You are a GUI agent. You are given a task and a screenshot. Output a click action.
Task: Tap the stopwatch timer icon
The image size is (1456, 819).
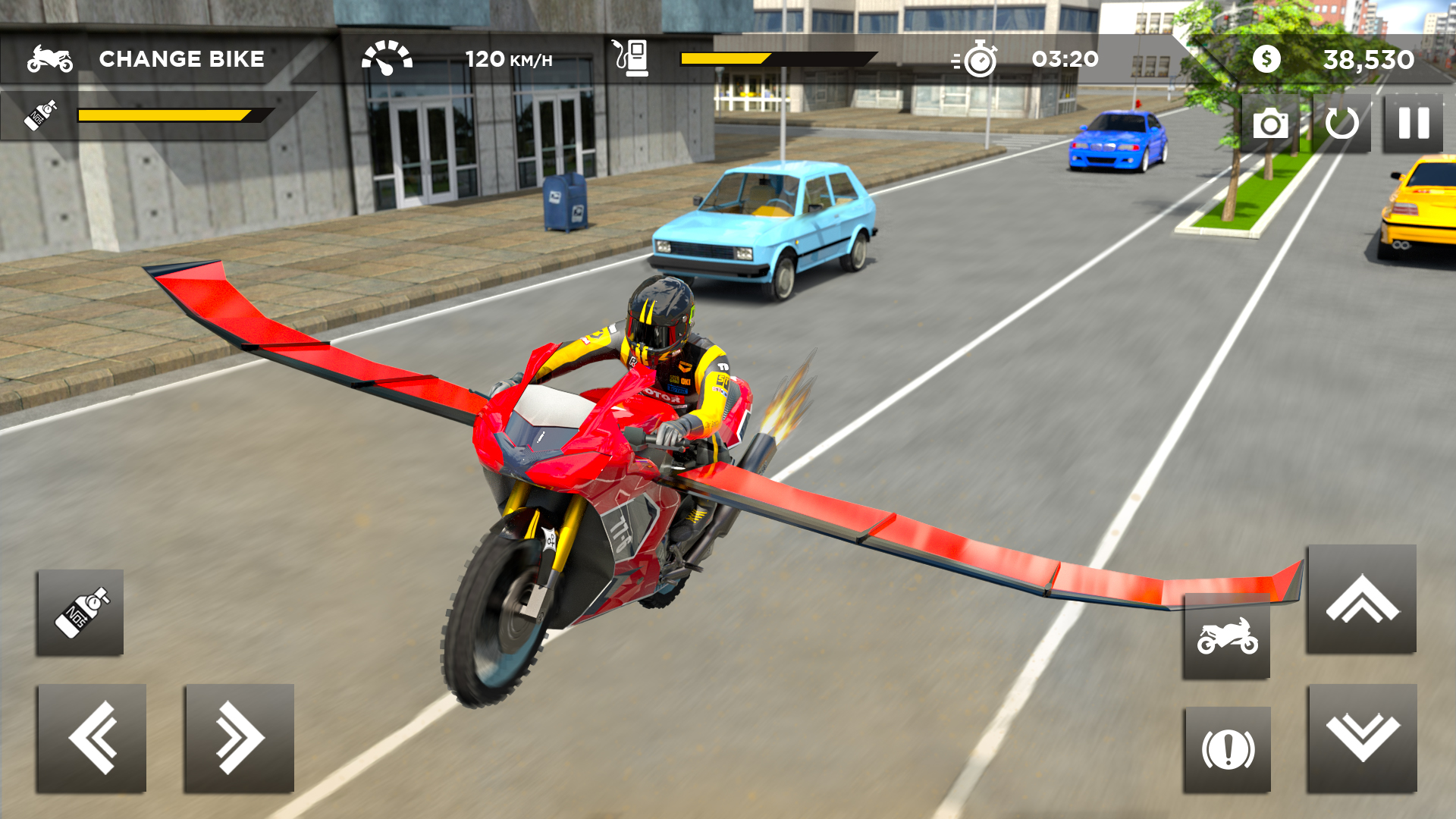[x=981, y=57]
